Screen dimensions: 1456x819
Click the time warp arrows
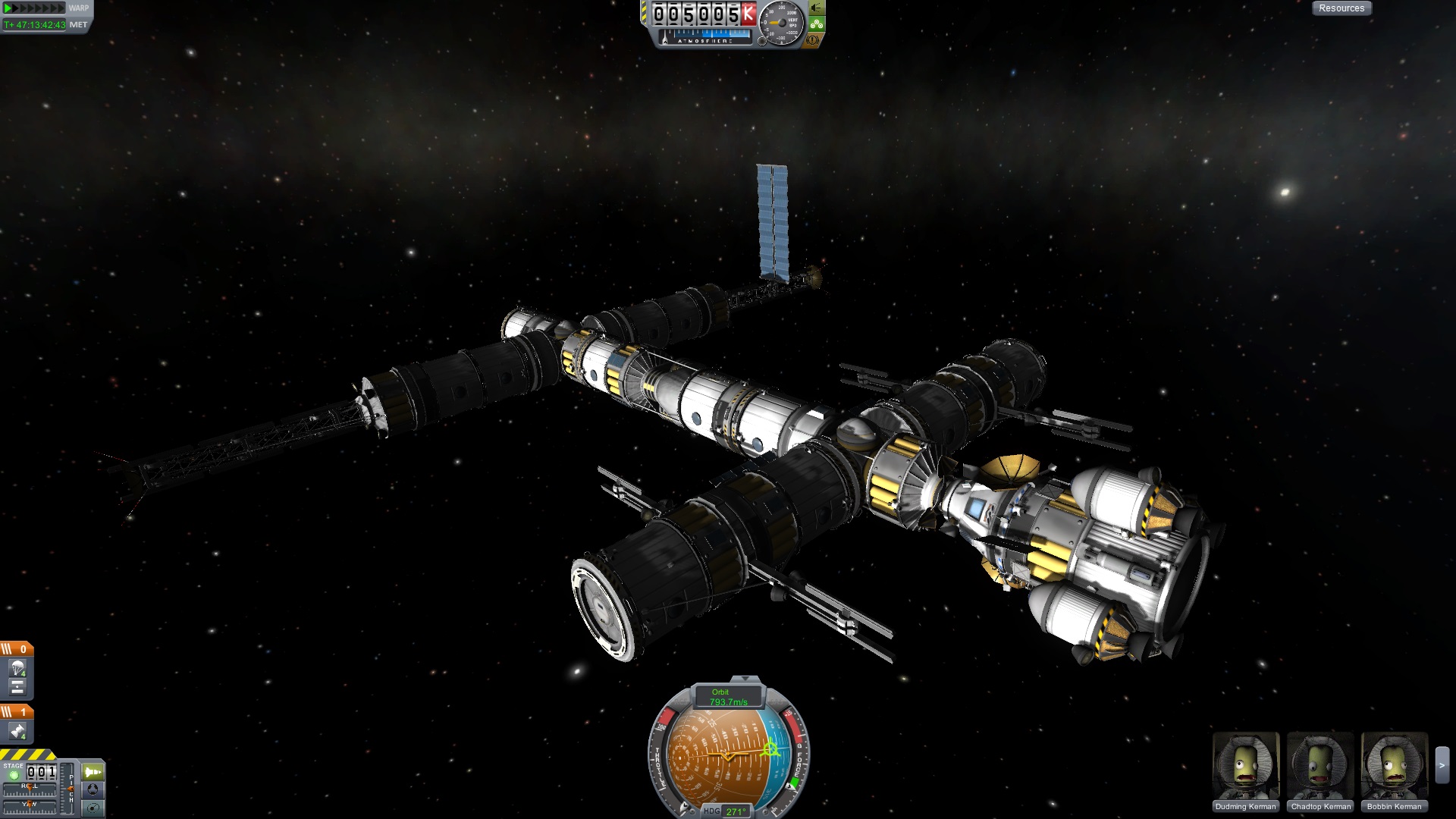tap(35, 8)
